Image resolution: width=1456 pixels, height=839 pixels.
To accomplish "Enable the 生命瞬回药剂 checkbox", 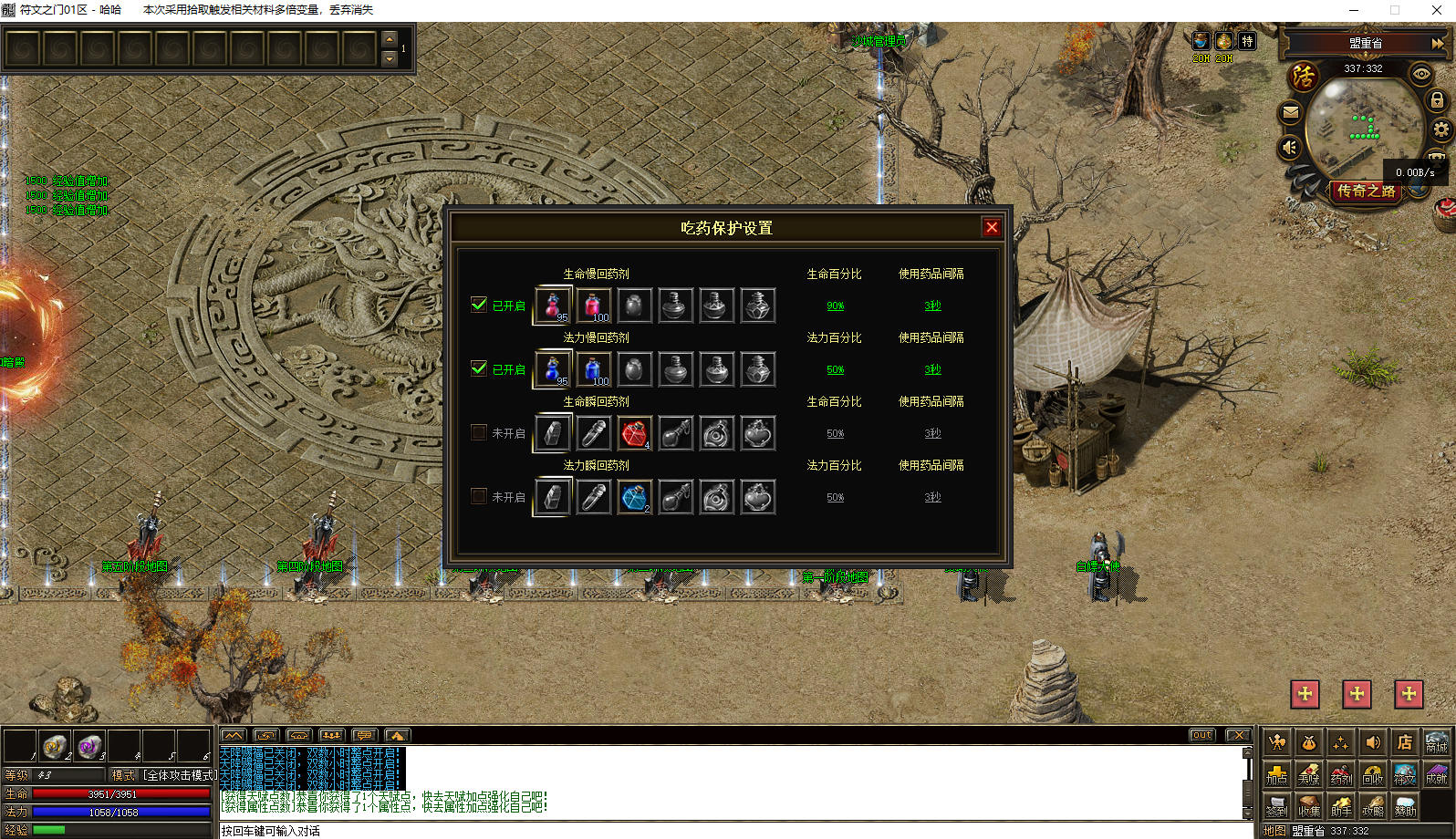I will tap(479, 432).
